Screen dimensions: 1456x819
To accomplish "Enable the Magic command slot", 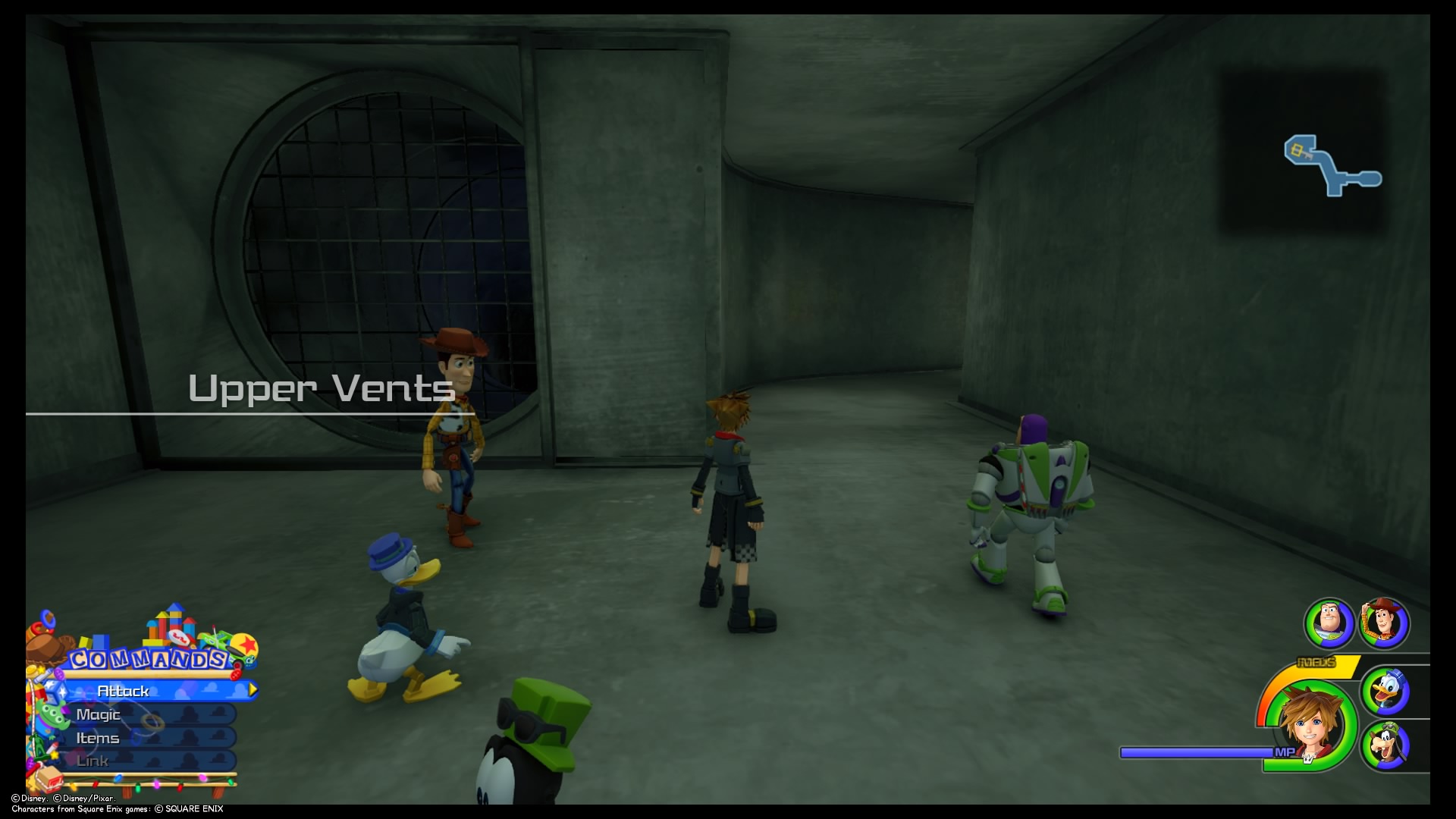I will click(99, 714).
